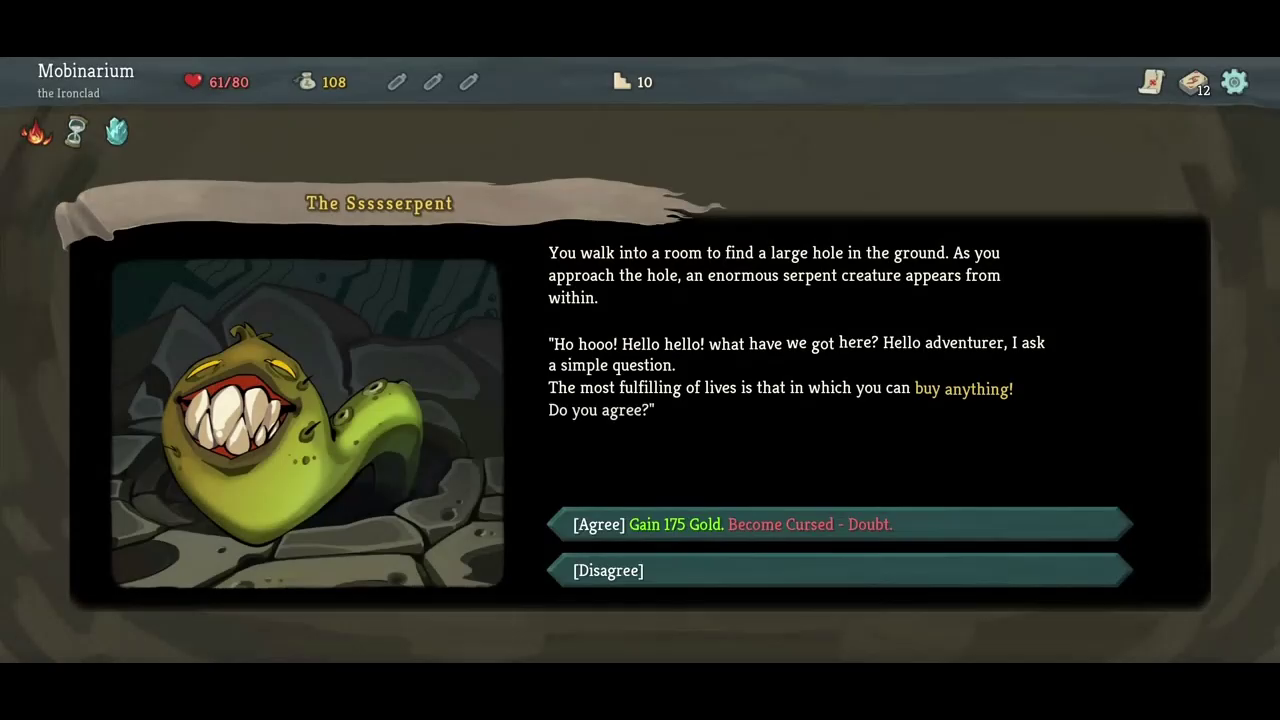The image size is (1280, 720).
Task: Click the highlighted 'buy anything!' text
Action: click(x=963, y=389)
